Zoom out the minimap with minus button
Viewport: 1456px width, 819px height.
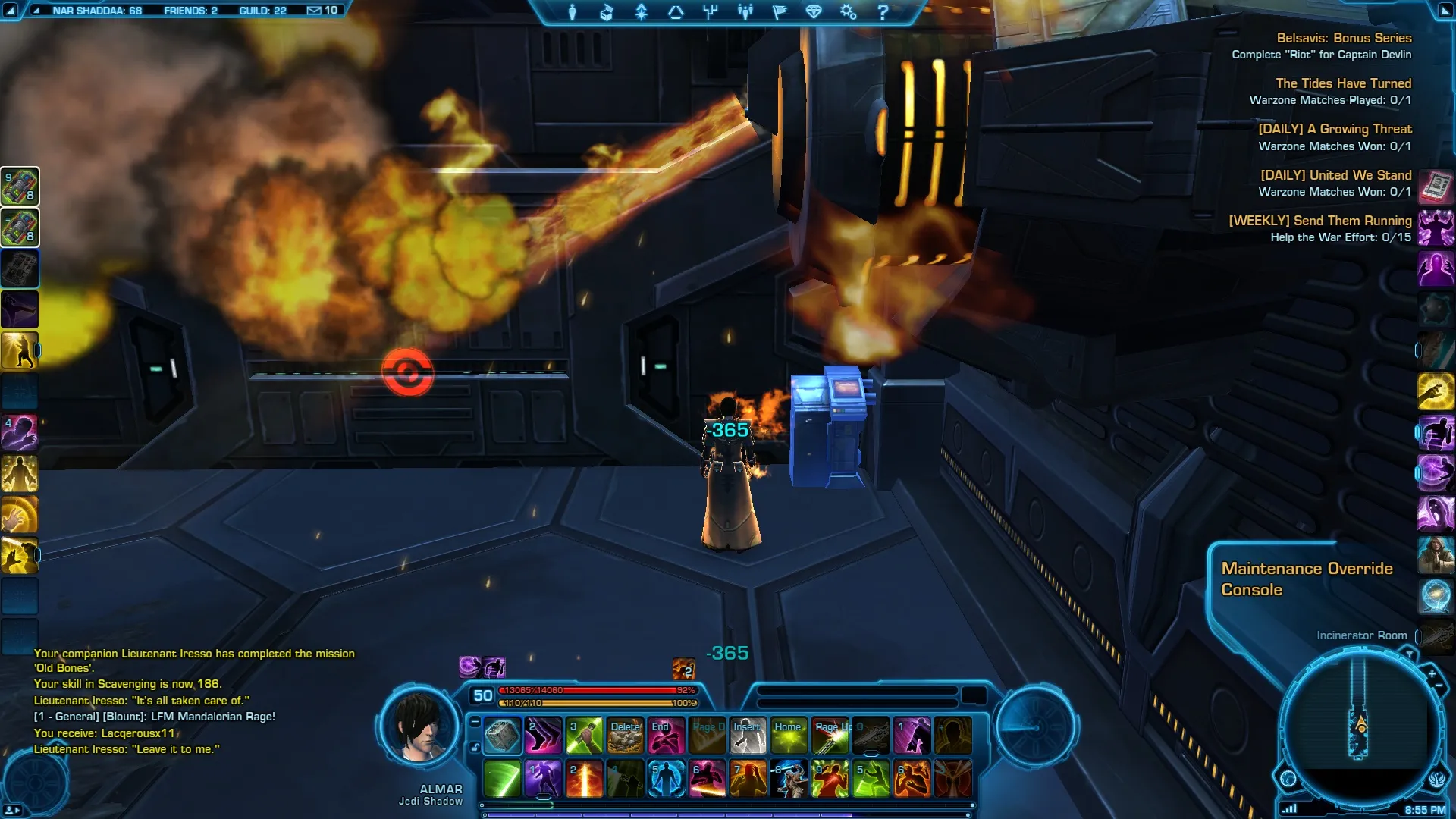click(1439, 686)
